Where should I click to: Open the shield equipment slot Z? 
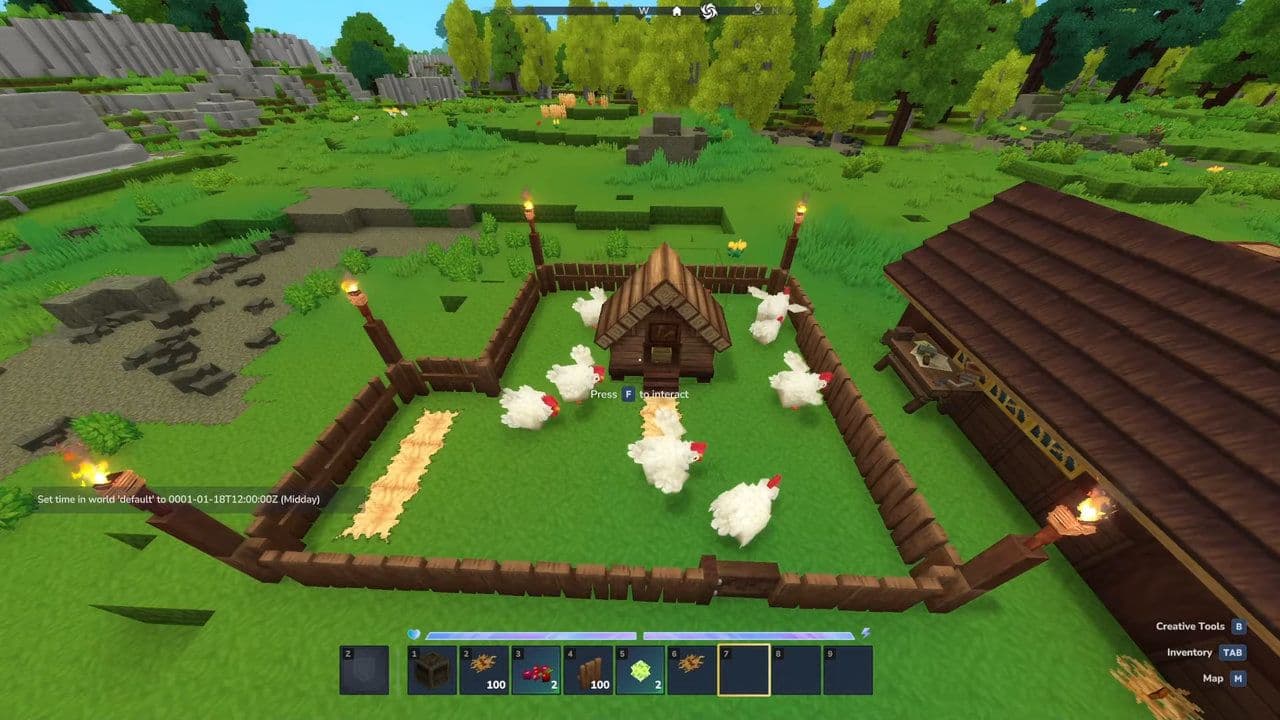[366, 668]
